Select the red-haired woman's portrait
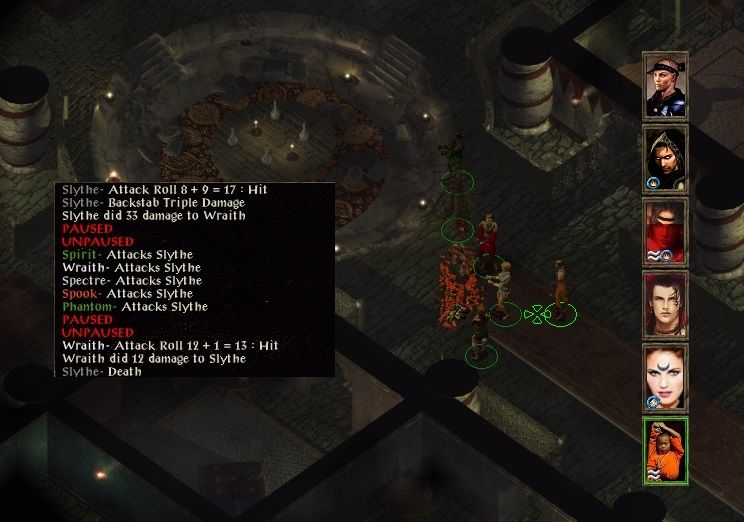Viewport: 744px width, 522px height. click(x=665, y=304)
